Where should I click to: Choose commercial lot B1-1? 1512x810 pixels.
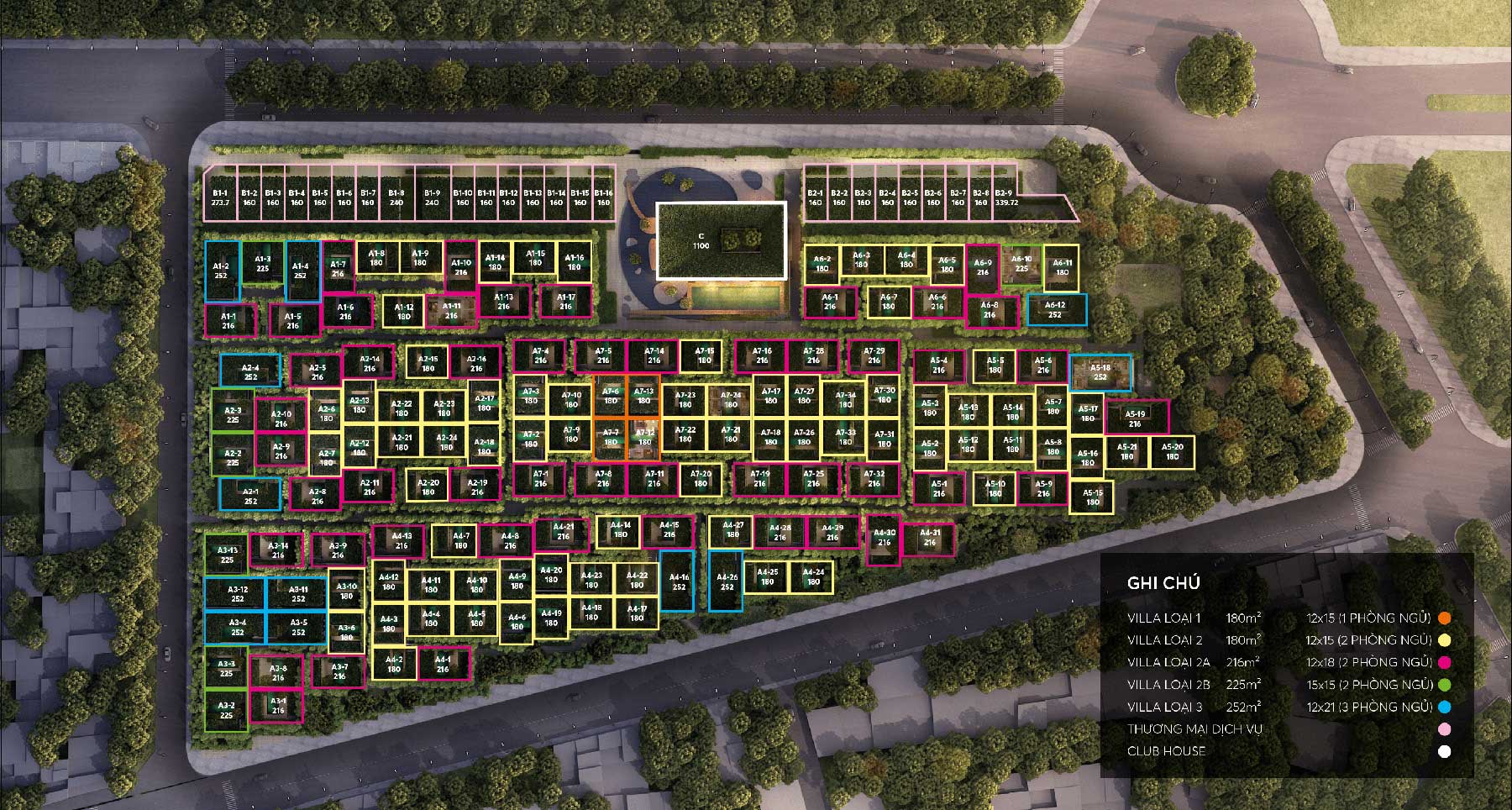click(221, 197)
